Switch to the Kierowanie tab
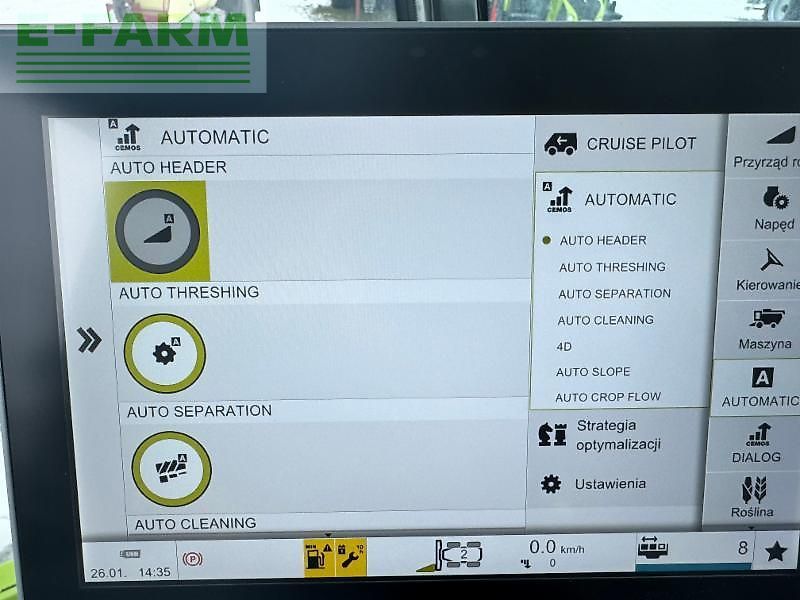 coord(768,268)
